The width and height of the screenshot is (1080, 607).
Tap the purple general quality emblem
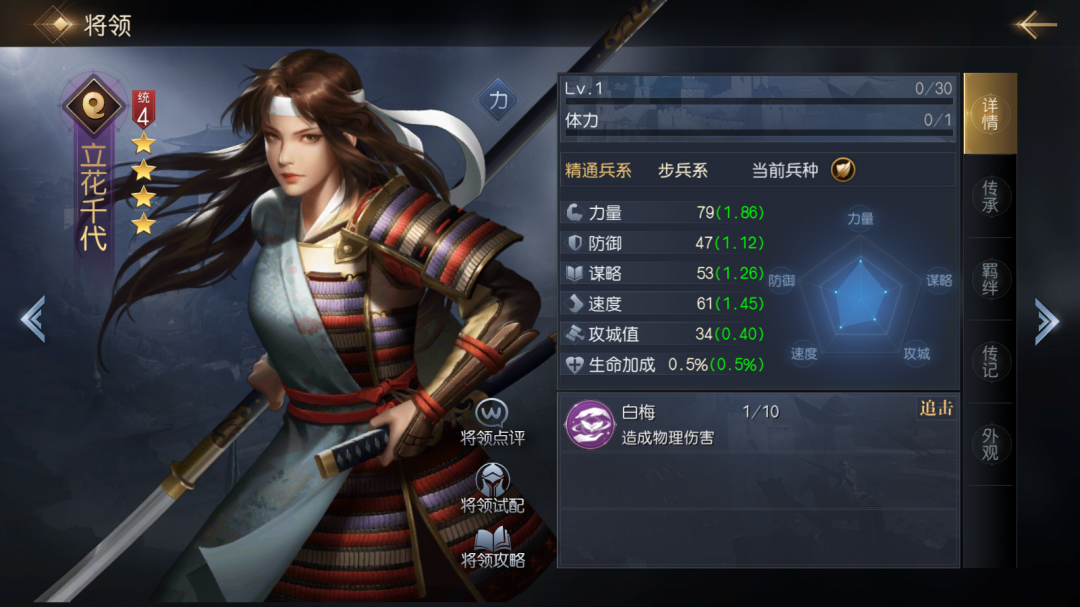point(93,105)
